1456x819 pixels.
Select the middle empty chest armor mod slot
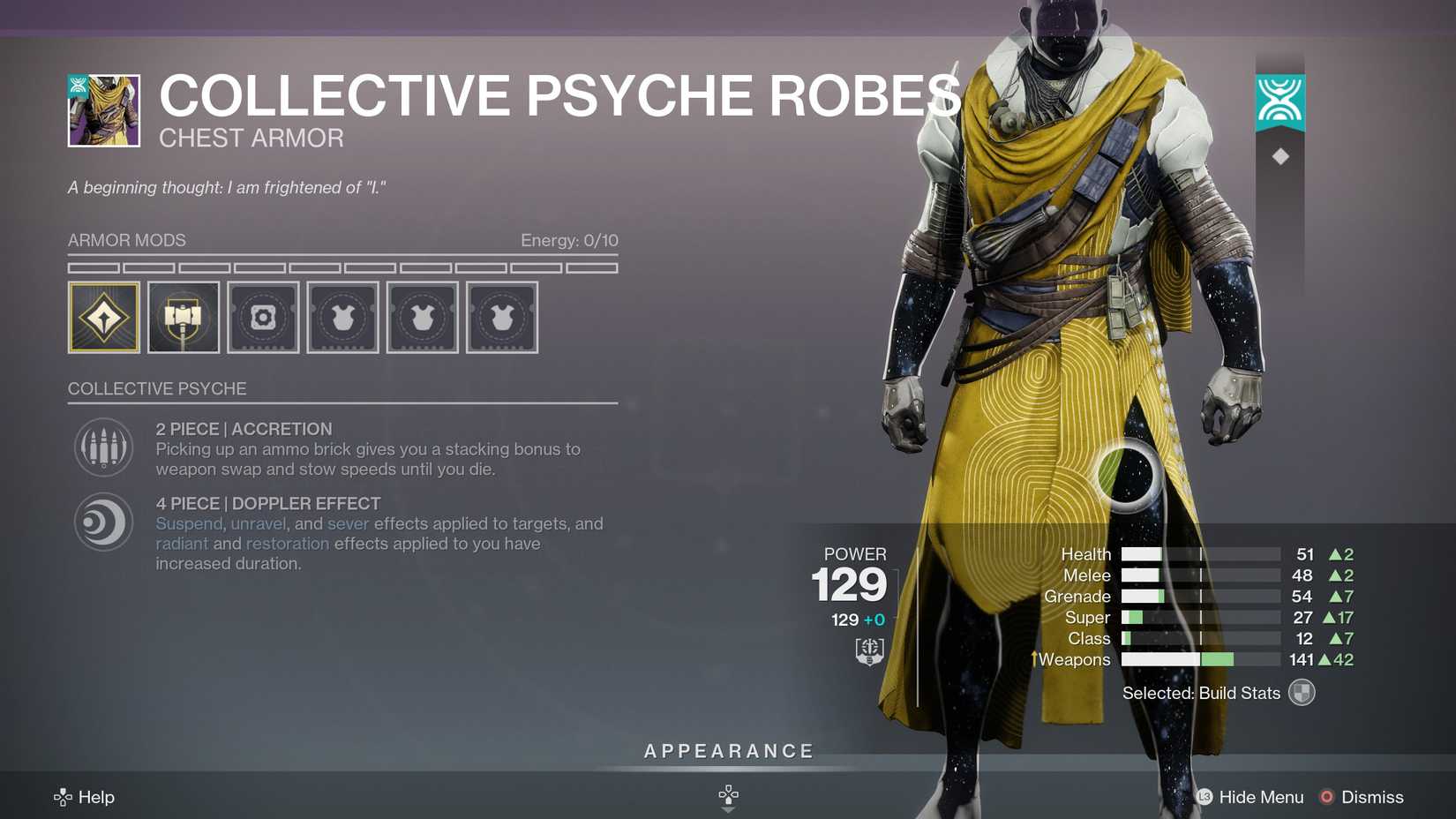[422, 317]
